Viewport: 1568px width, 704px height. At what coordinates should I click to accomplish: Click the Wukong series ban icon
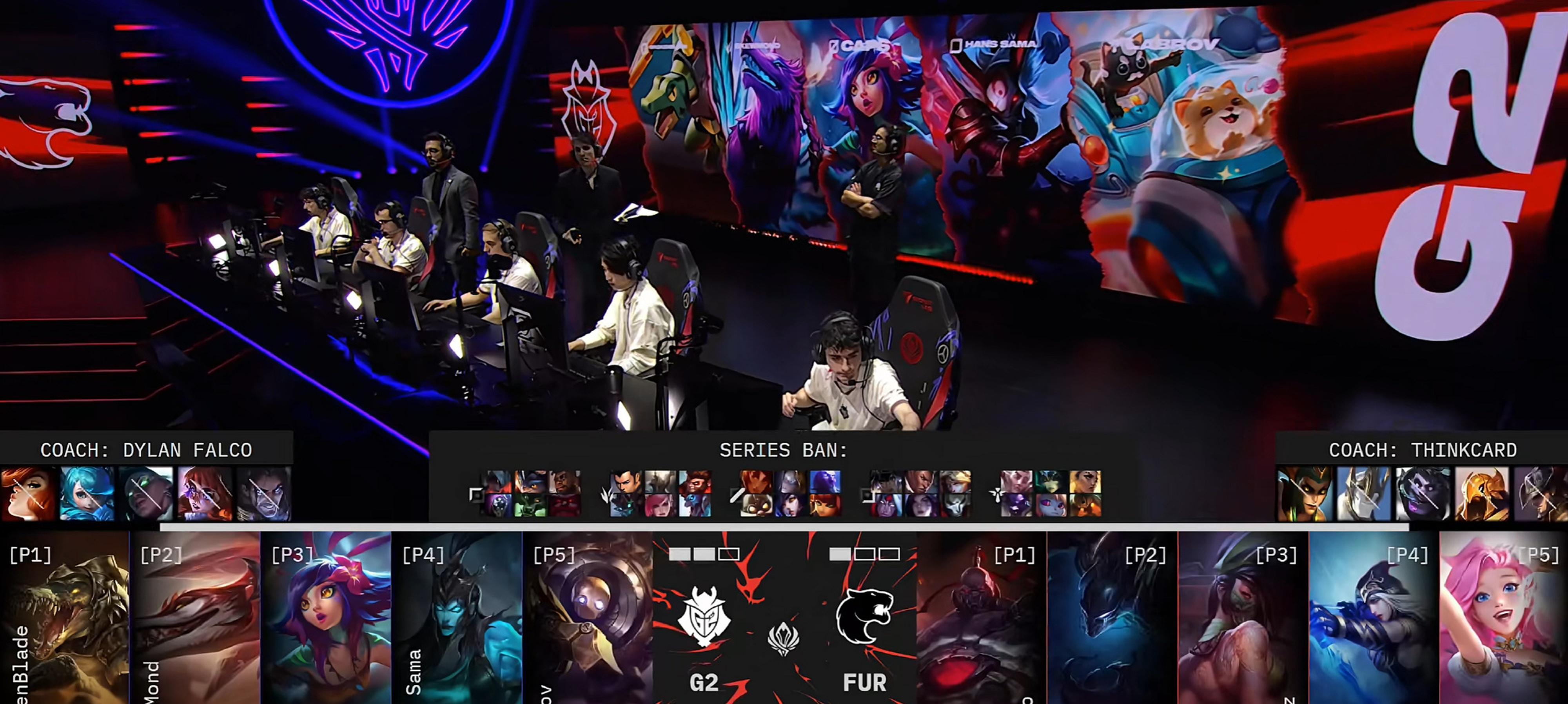pos(695,482)
